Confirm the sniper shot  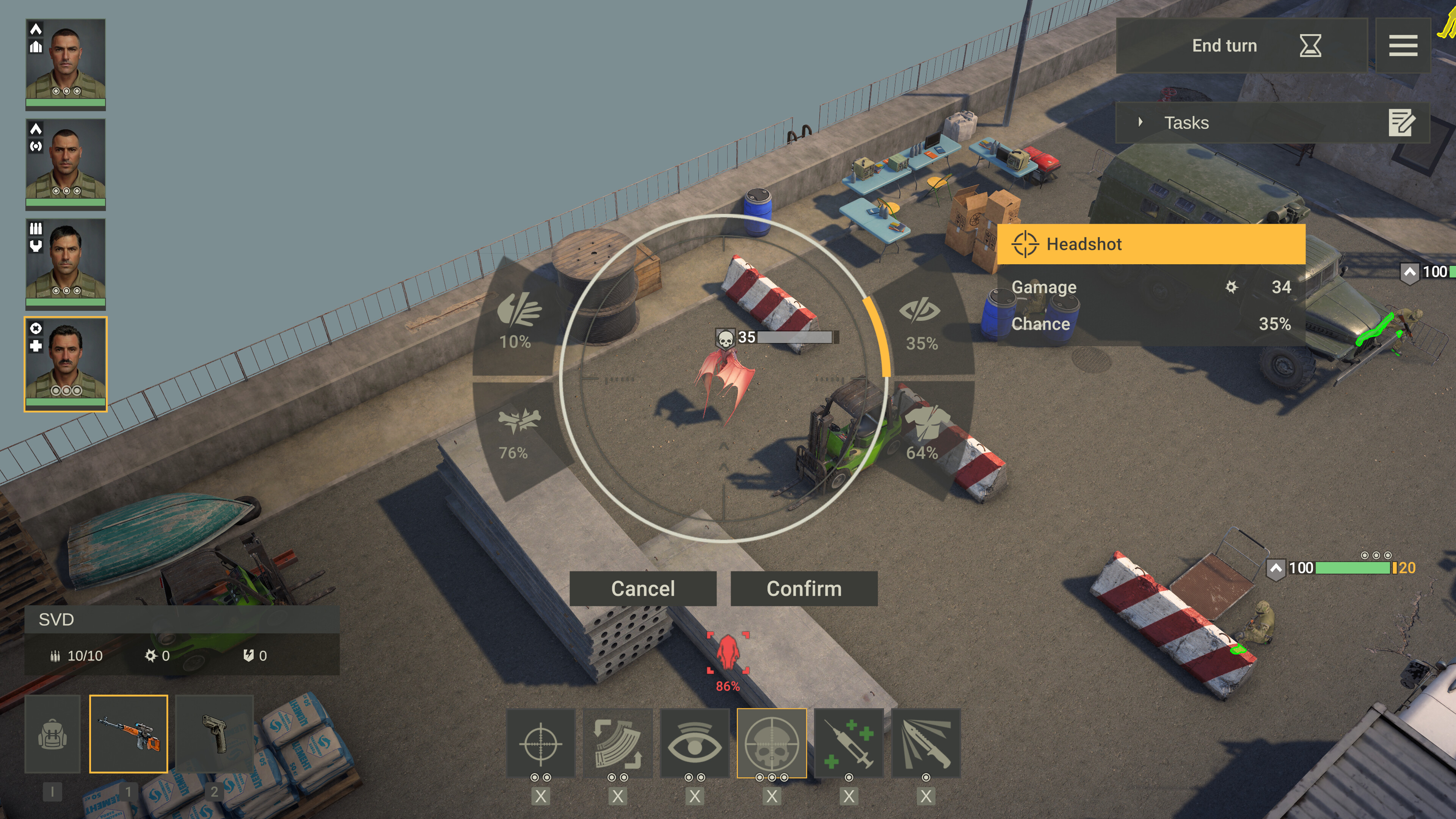coord(804,588)
